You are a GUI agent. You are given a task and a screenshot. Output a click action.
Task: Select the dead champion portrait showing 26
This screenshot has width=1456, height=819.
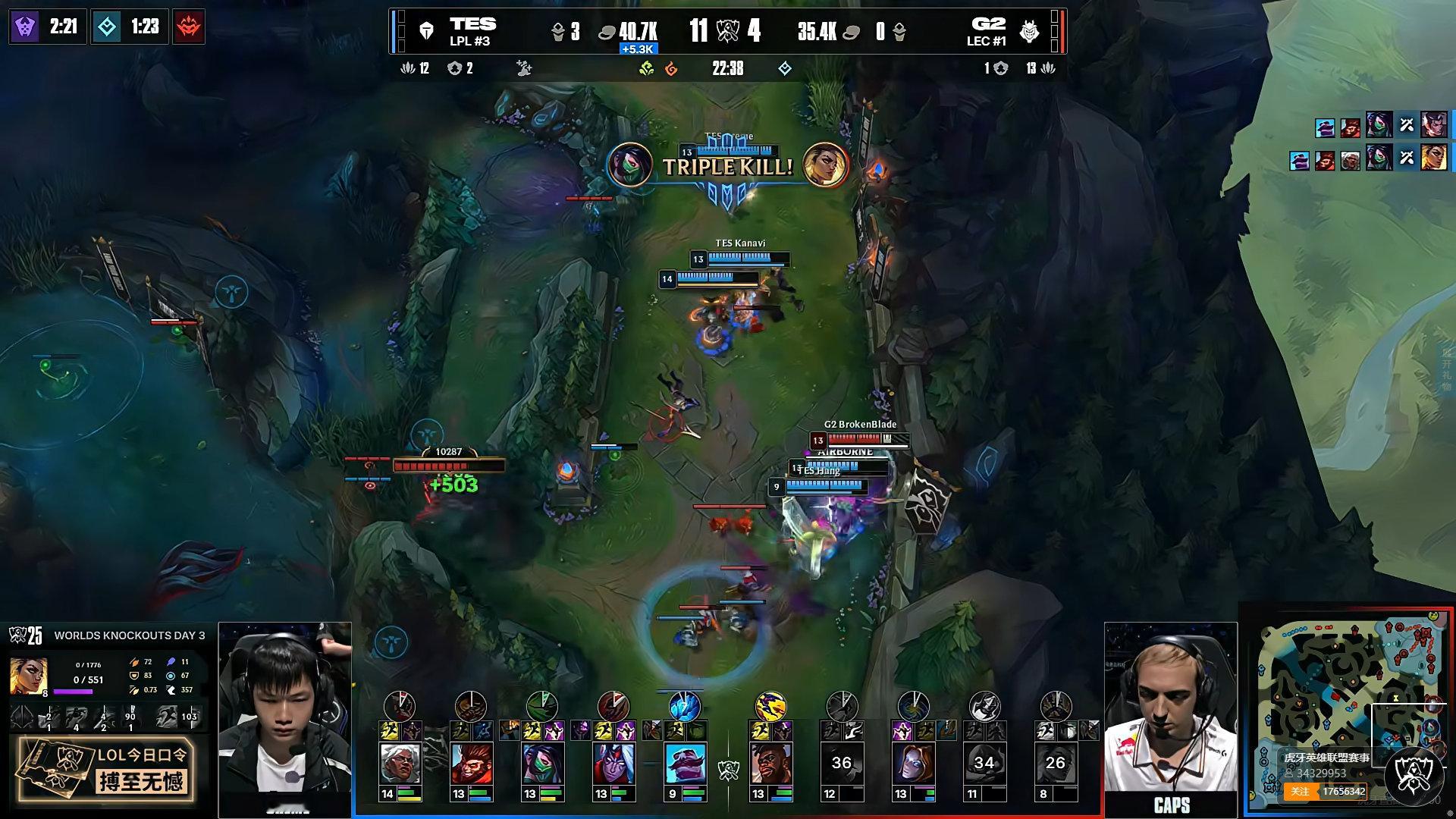click(x=1056, y=764)
